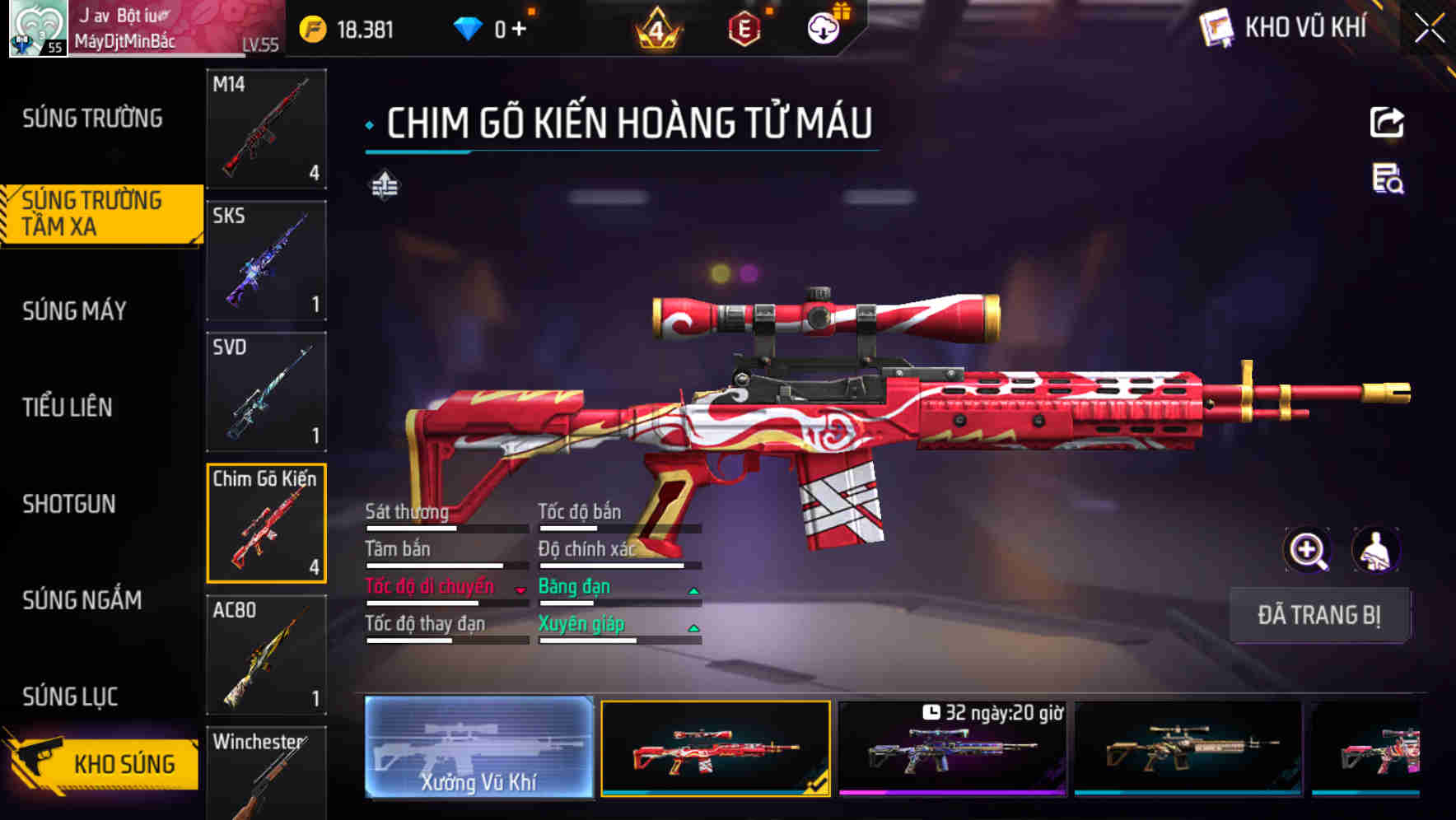Click the red E badge icon
This screenshot has height=820, width=1456.
coord(743,27)
